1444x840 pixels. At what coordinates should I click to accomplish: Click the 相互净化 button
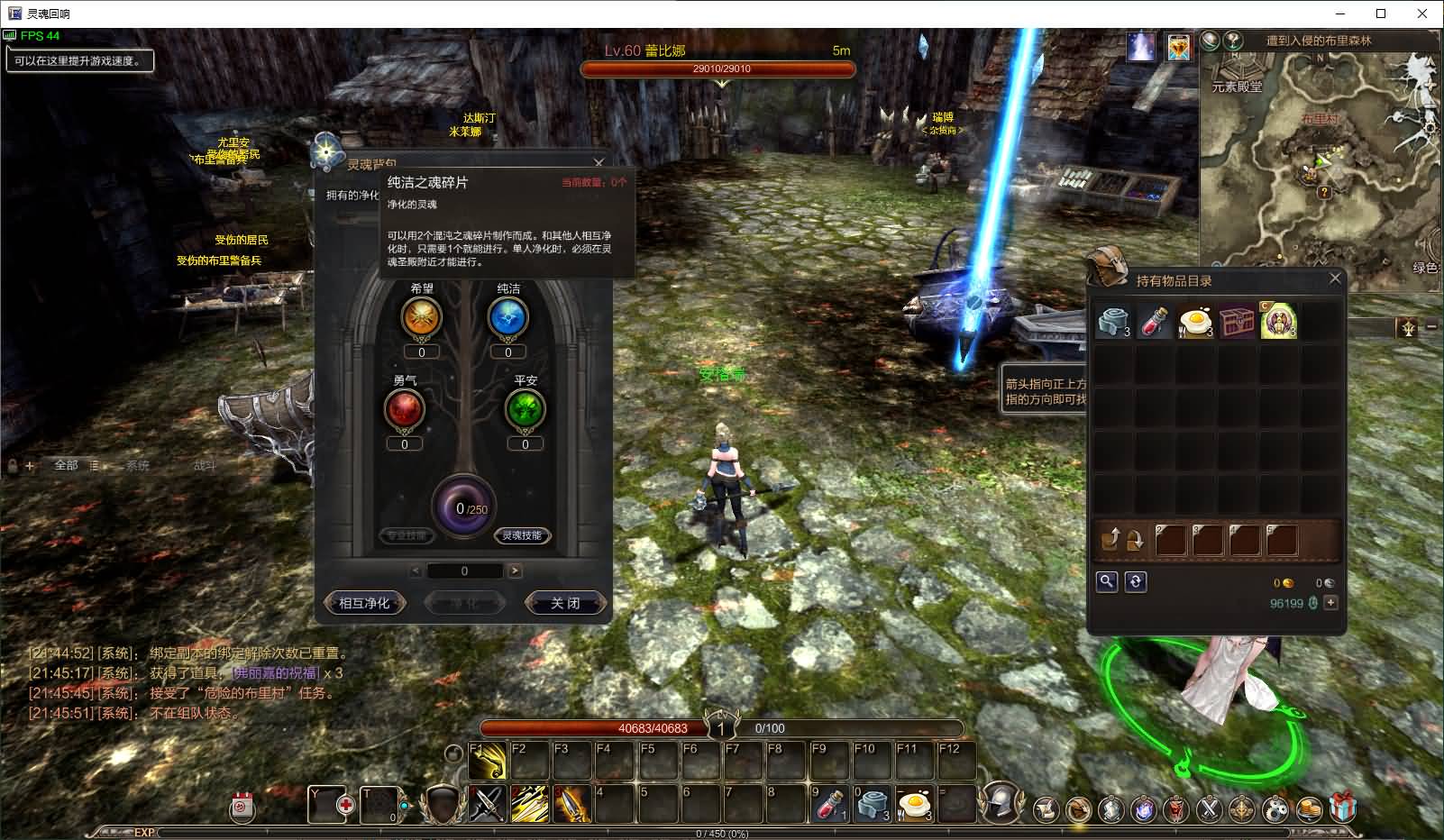point(364,603)
